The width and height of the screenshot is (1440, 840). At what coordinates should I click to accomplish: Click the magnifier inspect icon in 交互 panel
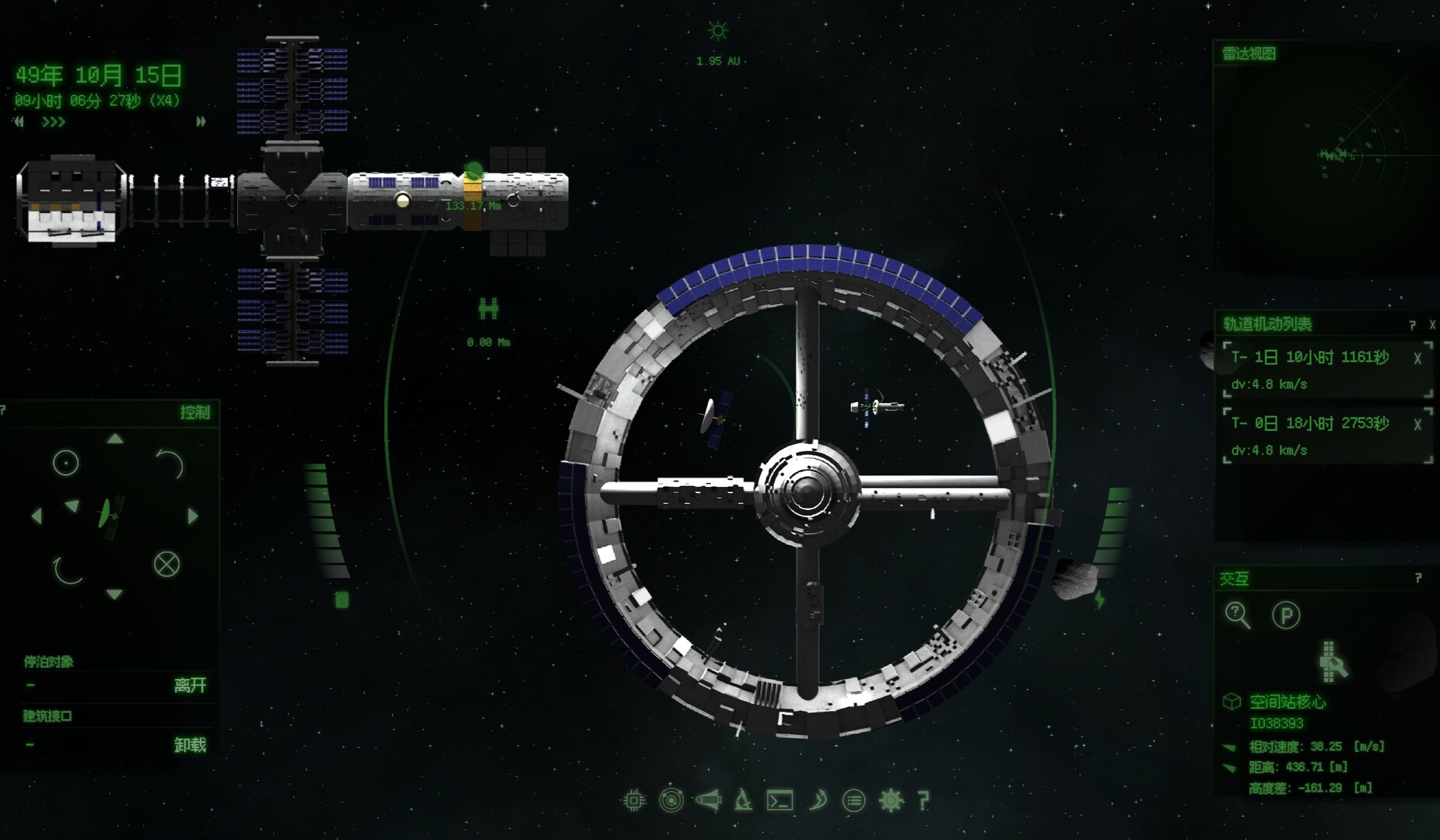pos(1237,615)
